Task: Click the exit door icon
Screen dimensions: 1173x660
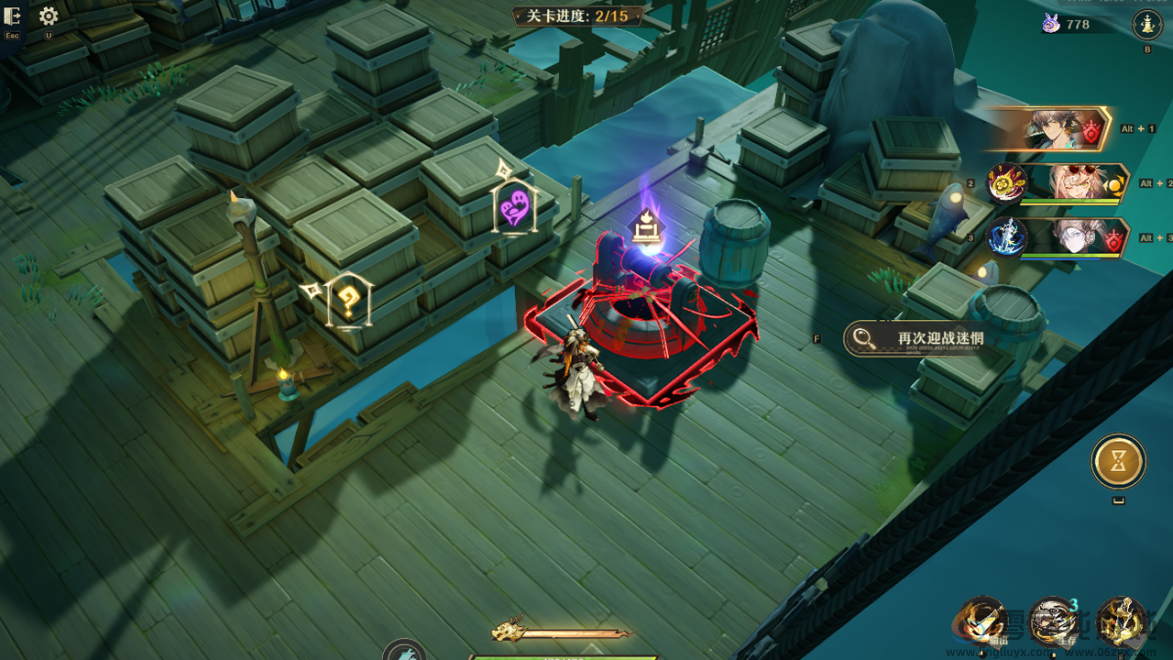Action: [x=13, y=17]
